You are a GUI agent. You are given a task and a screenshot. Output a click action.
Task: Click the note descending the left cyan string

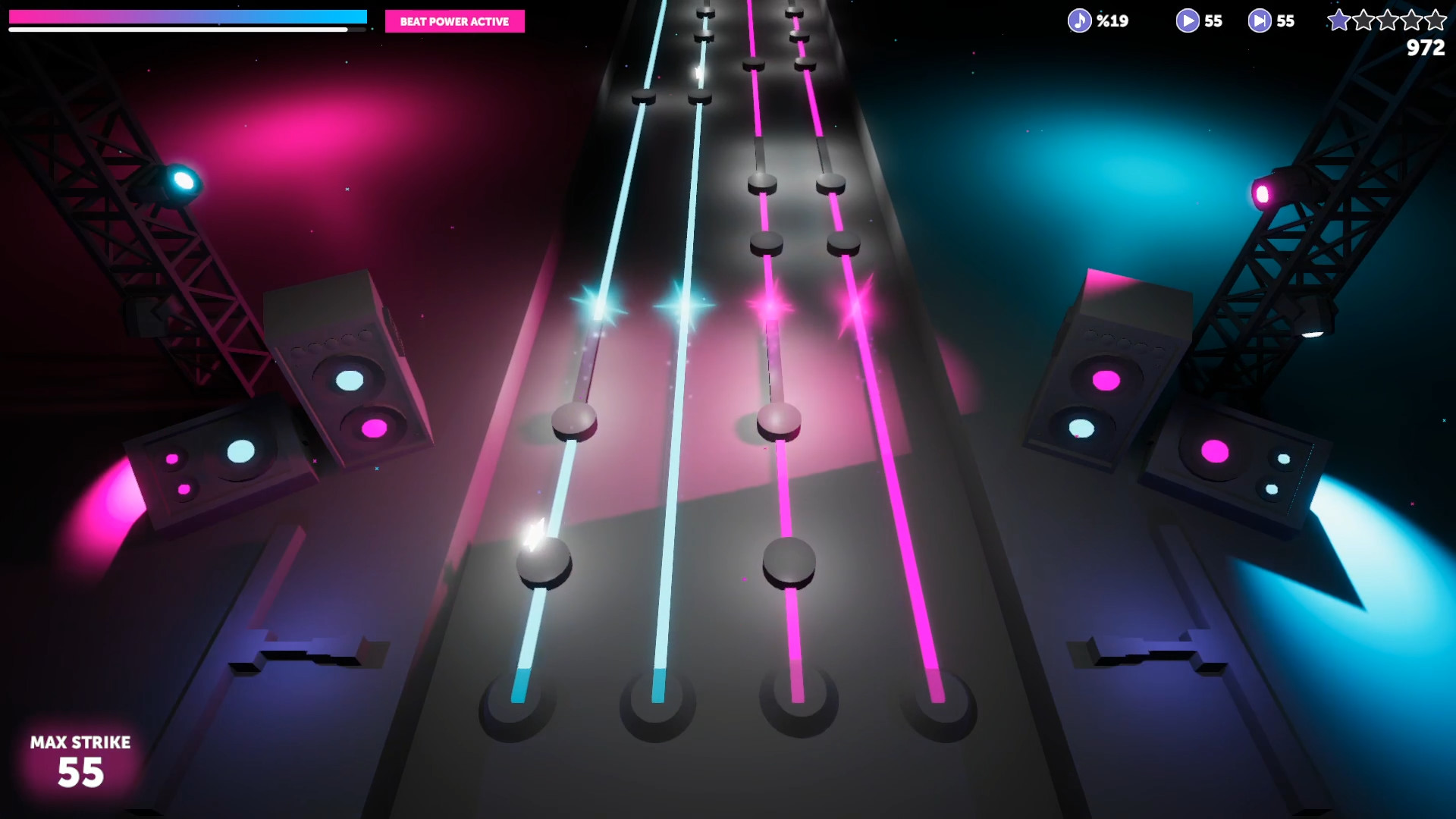click(576, 421)
